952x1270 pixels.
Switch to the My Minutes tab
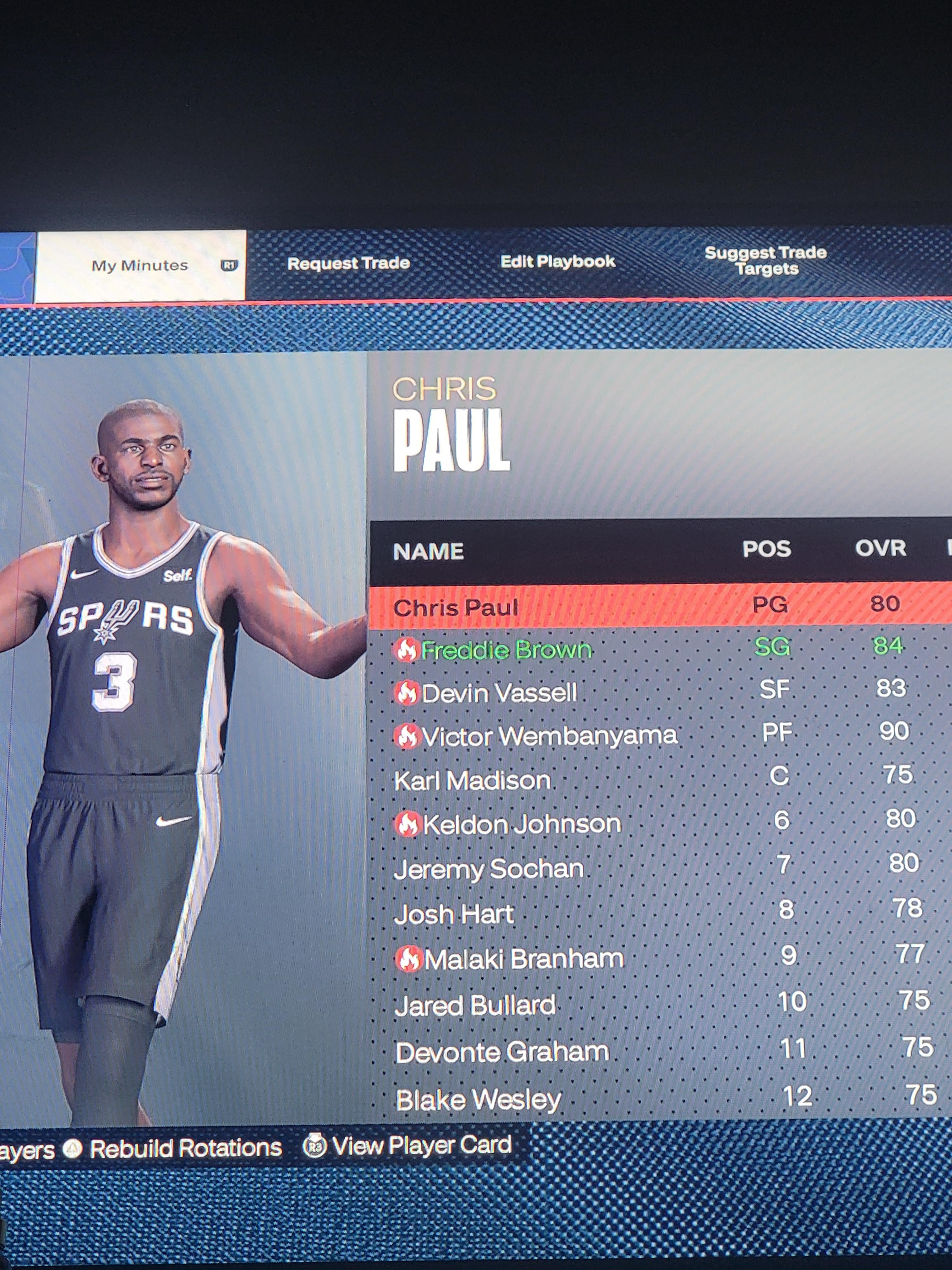[x=140, y=265]
